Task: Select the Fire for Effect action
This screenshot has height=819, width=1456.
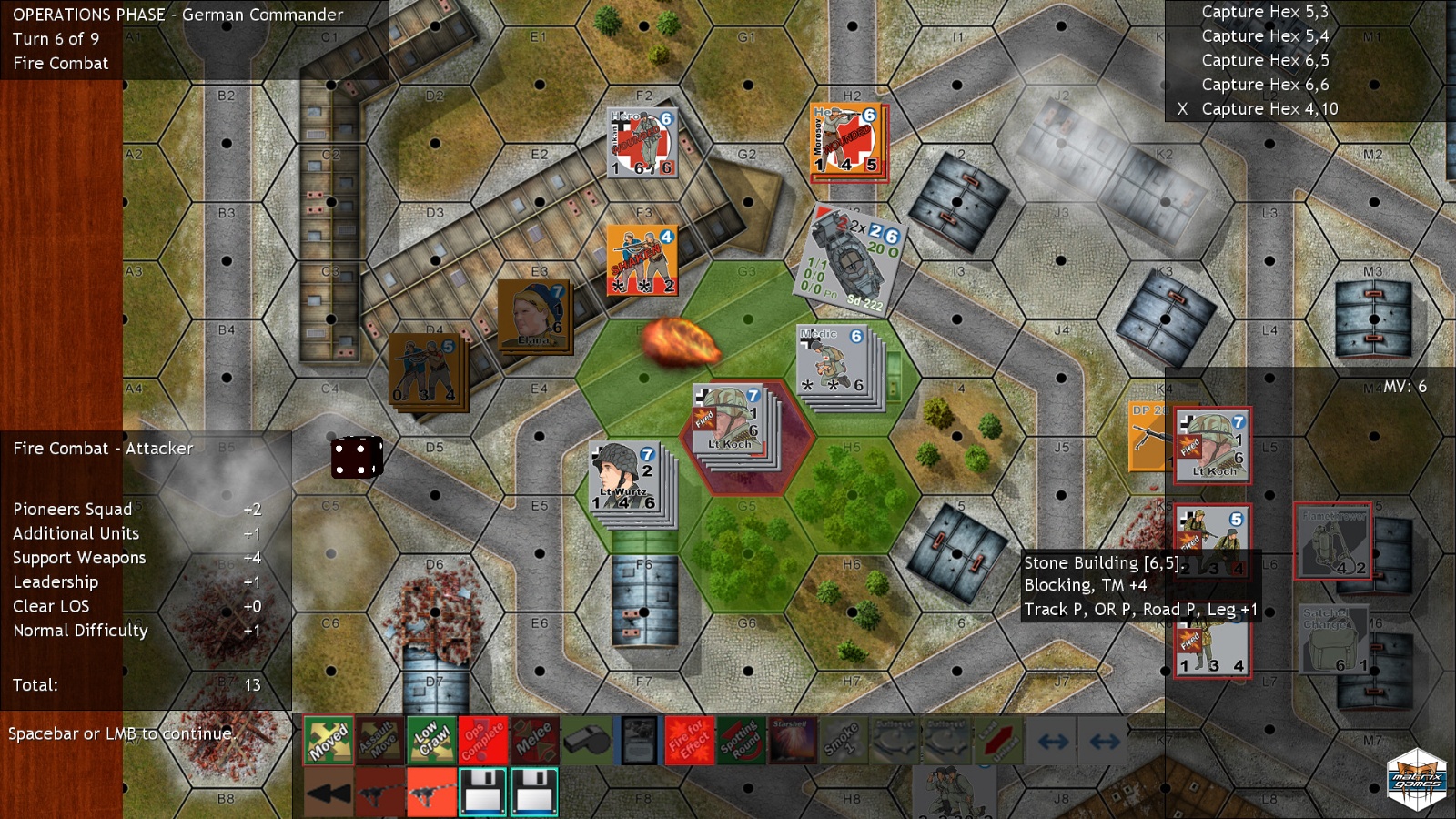Action: tap(689, 740)
